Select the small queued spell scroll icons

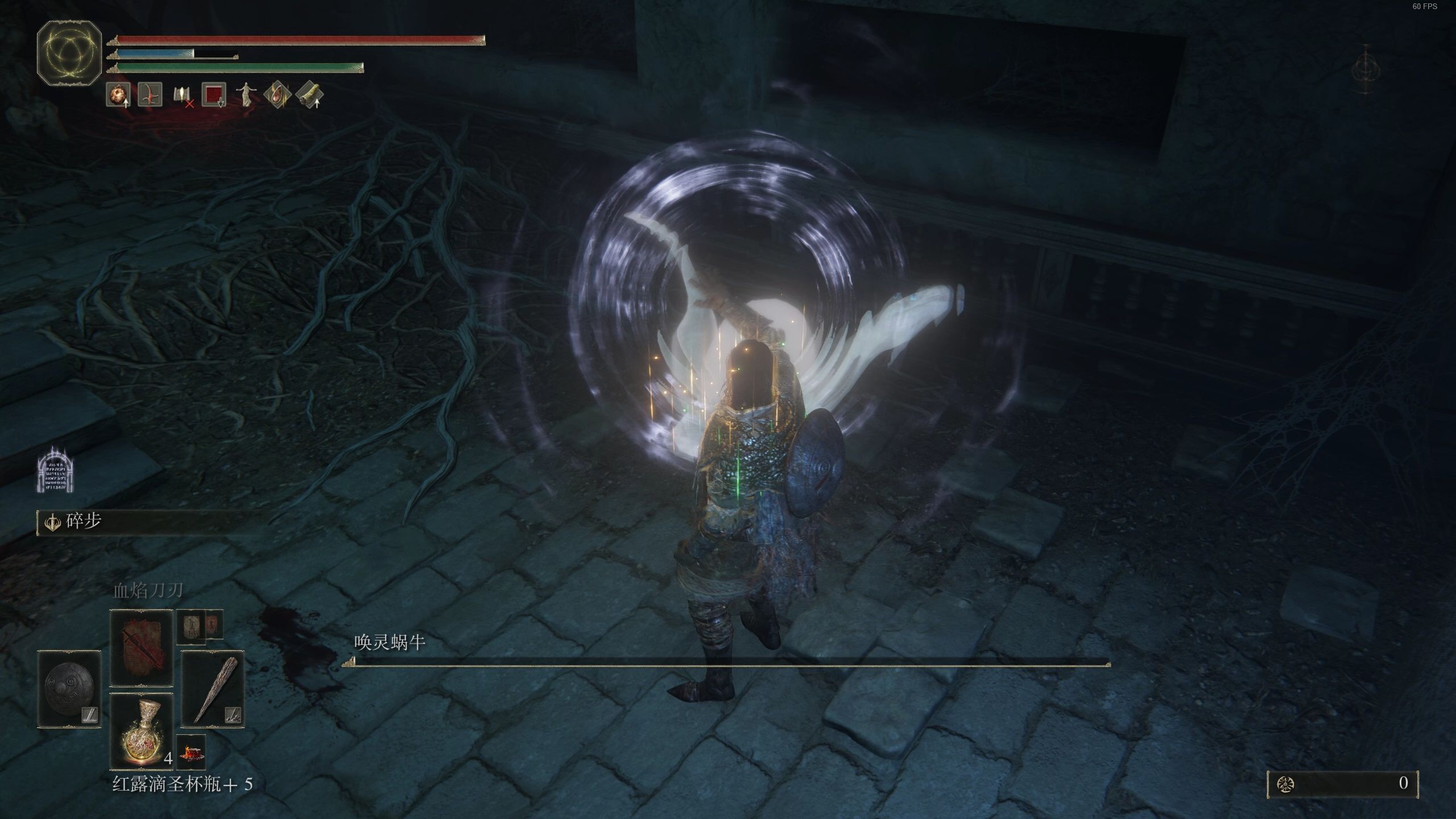click(200, 626)
